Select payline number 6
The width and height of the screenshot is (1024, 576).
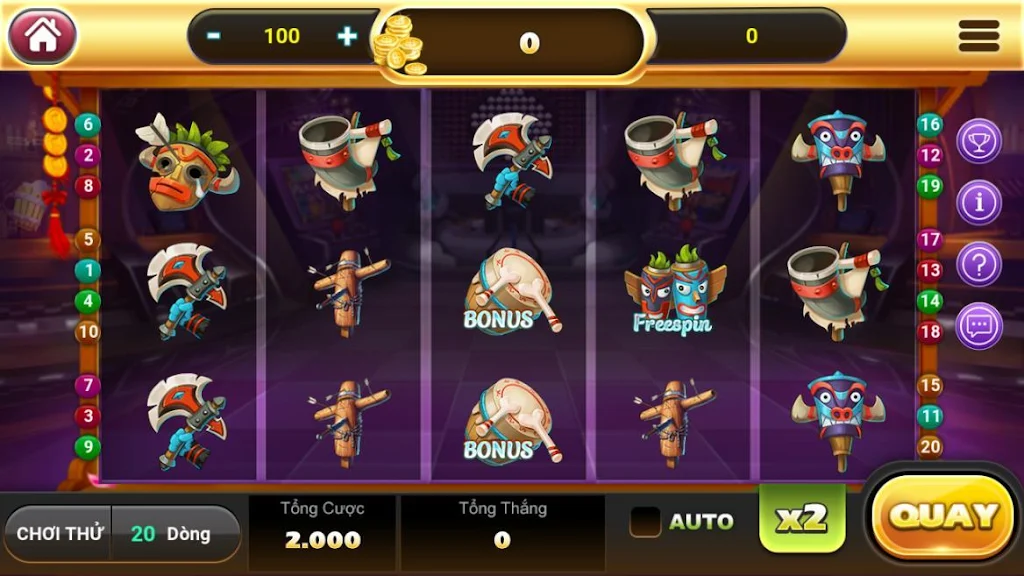88,125
